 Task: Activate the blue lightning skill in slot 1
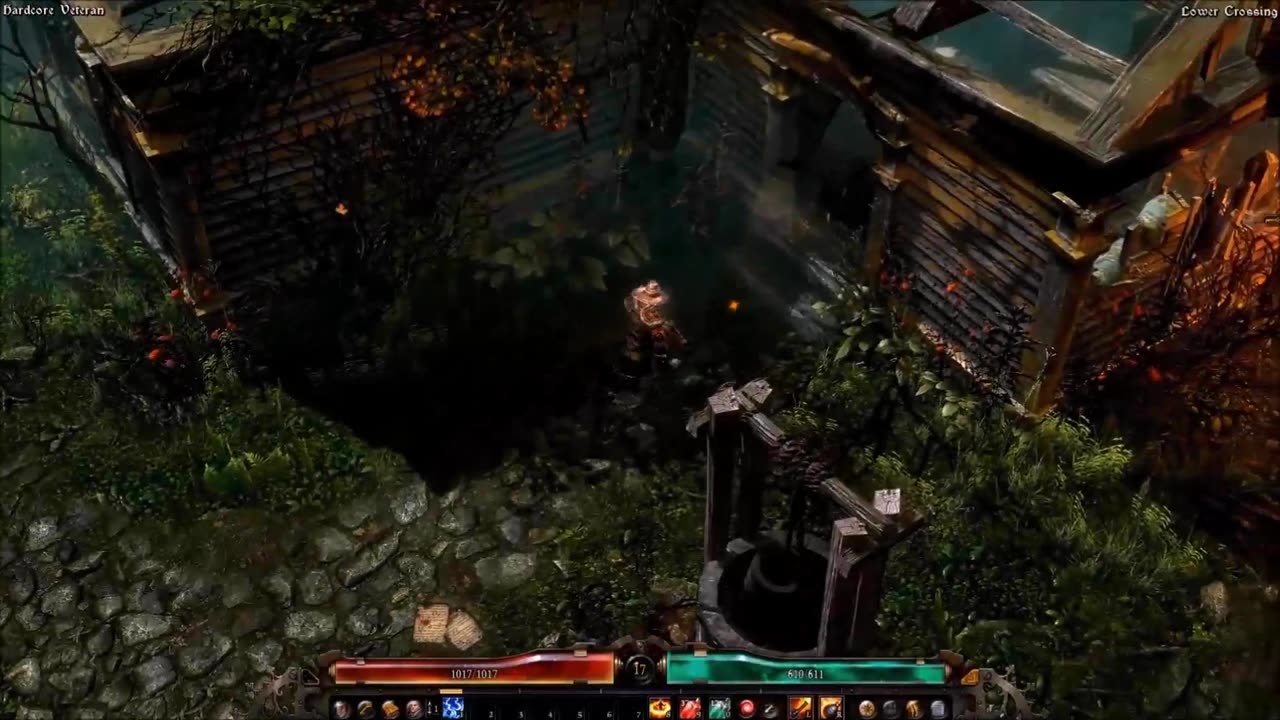(453, 708)
